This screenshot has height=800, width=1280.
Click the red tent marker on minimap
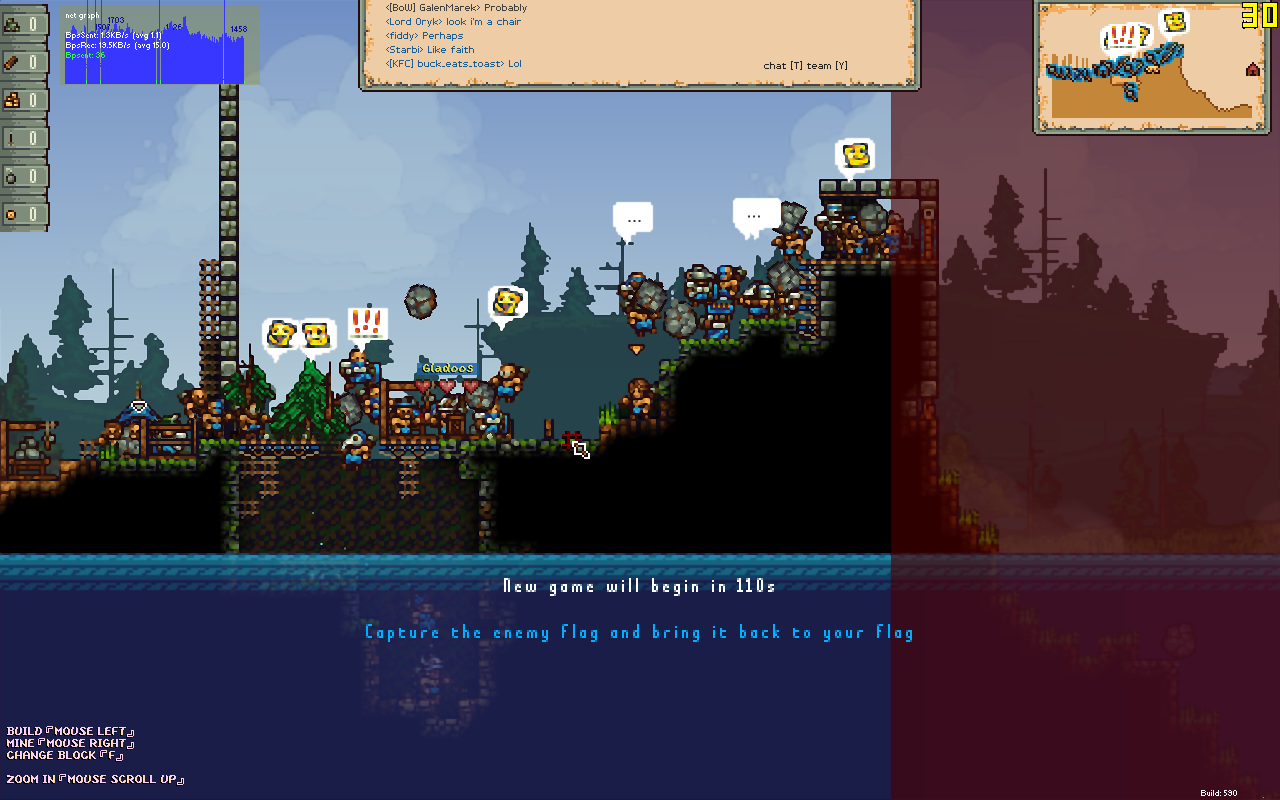[x=1252, y=69]
